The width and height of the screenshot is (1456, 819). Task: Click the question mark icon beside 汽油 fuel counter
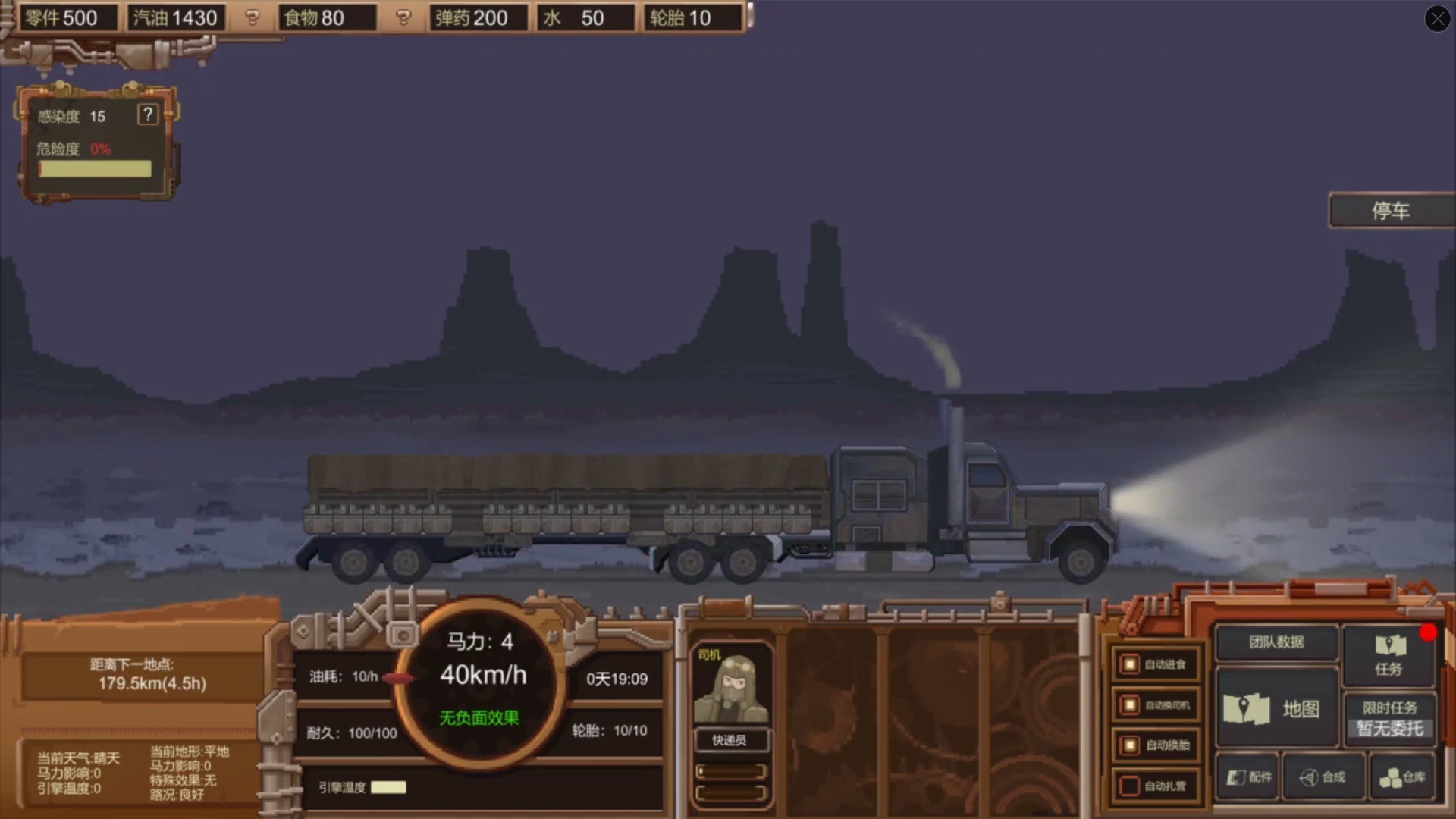pos(253,17)
